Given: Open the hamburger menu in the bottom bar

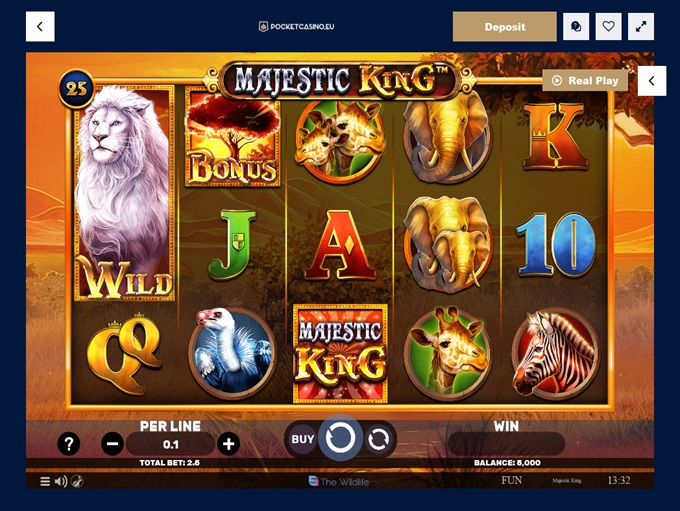Looking at the screenshot, I should pyautogui.click(x=45, y=481).
